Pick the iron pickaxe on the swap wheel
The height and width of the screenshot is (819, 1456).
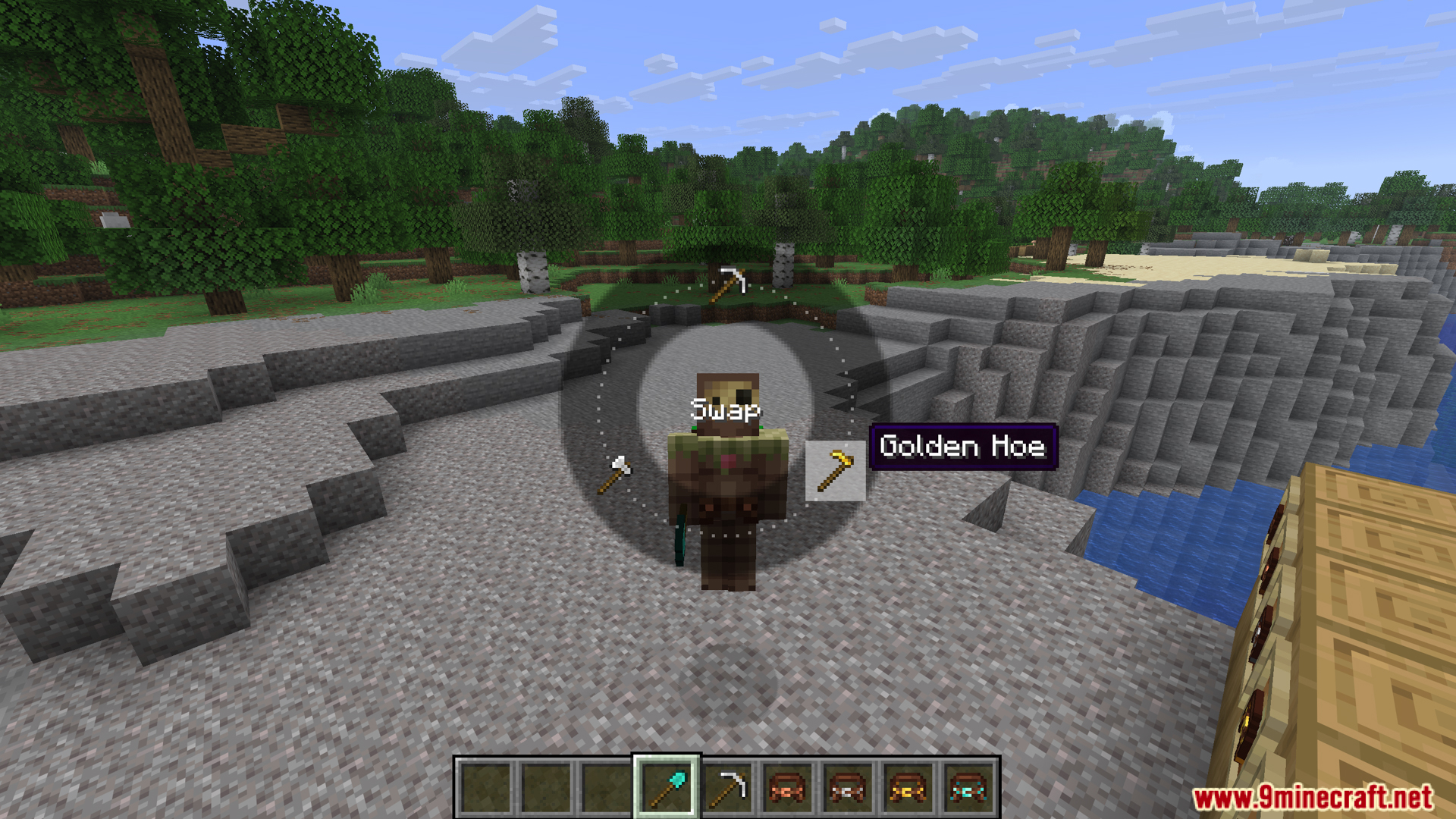click(x=729, y=284)
